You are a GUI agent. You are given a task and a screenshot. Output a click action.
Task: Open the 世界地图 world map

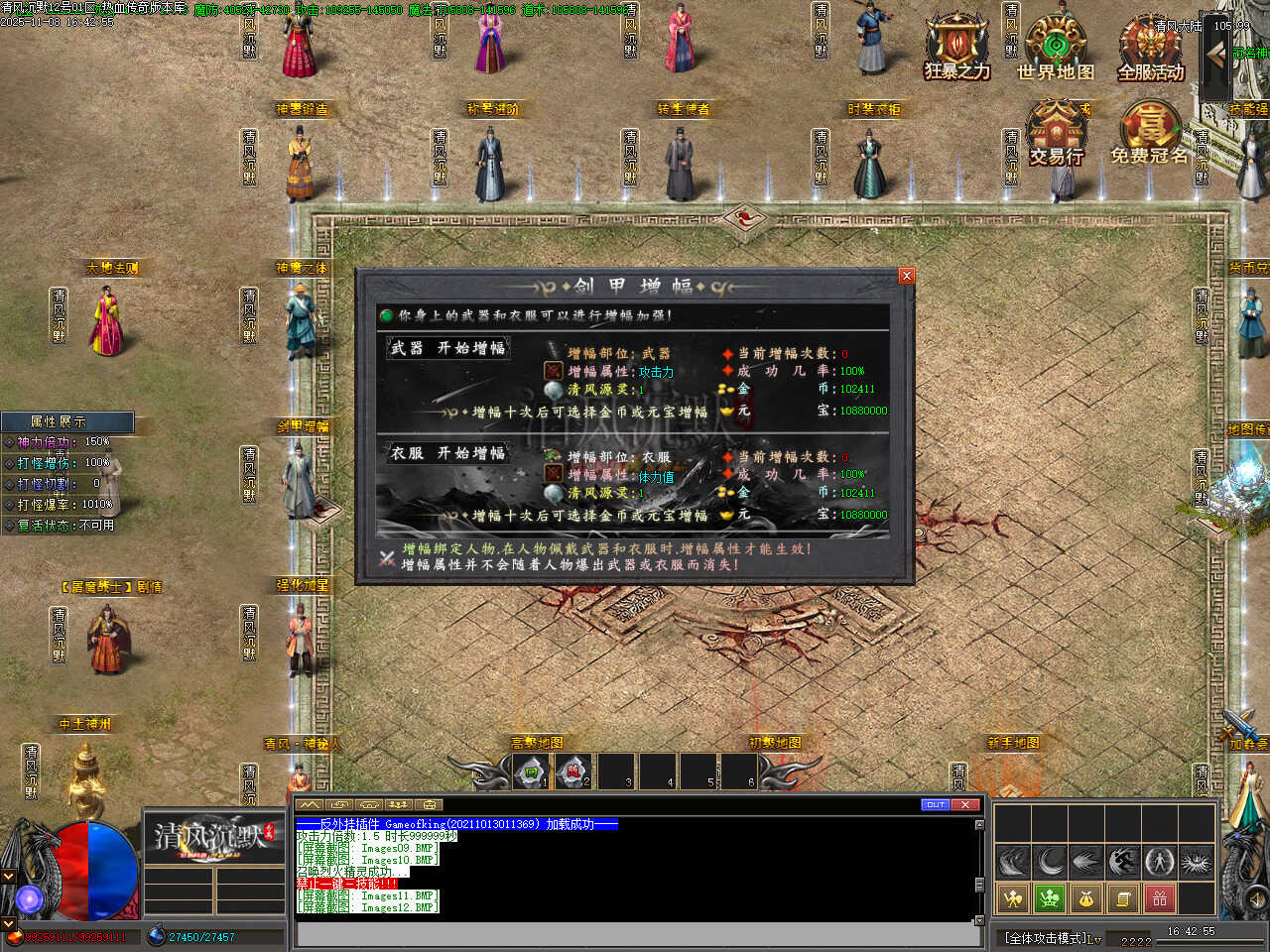[x=1056, y=47]
